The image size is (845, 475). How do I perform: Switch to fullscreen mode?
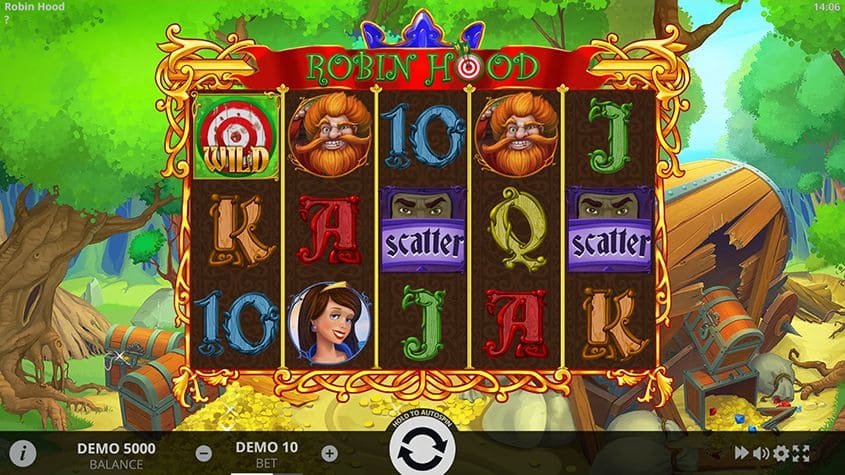pyautogui.click(x=801, y=453)
